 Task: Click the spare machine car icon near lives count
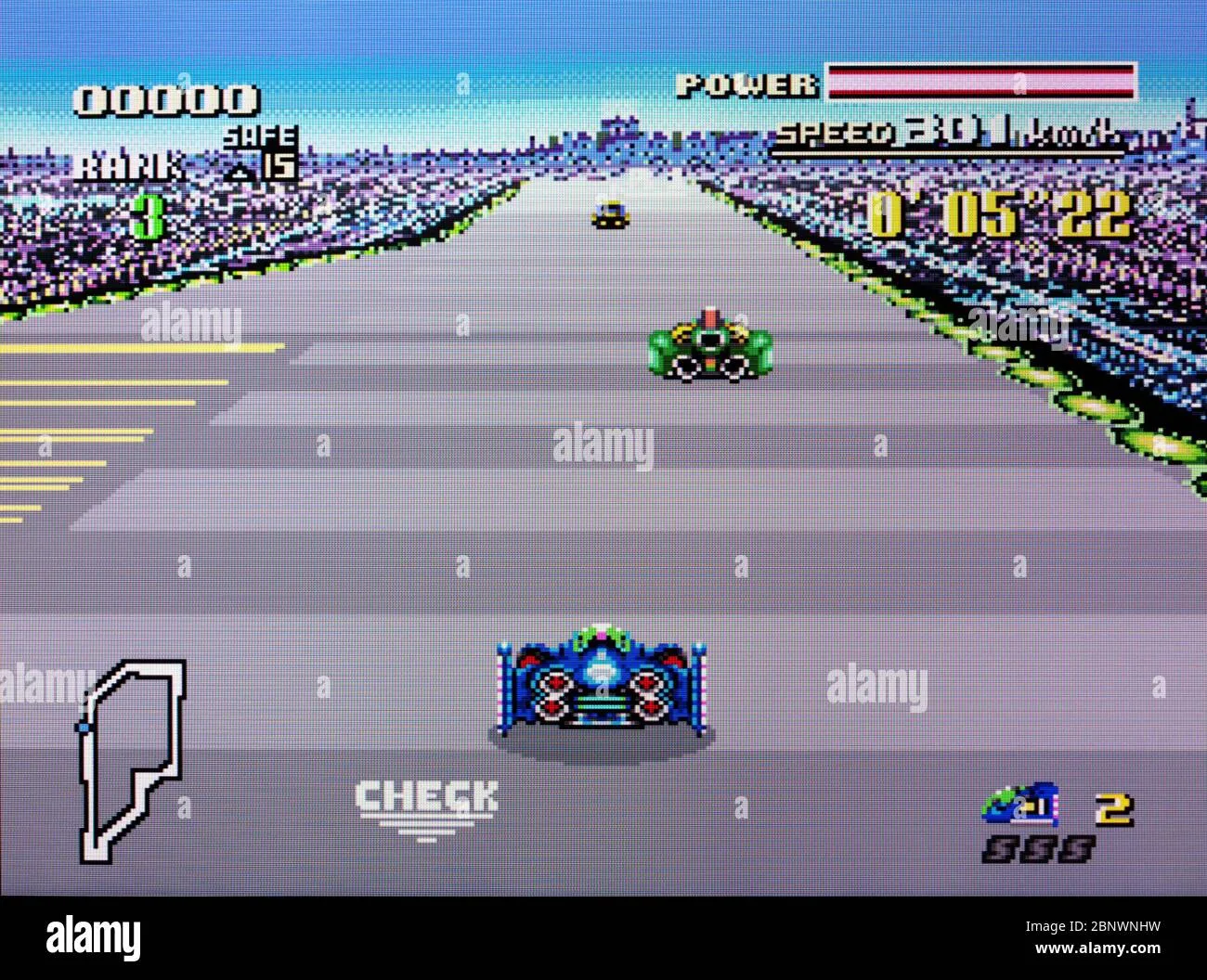tap(1019, 806)
